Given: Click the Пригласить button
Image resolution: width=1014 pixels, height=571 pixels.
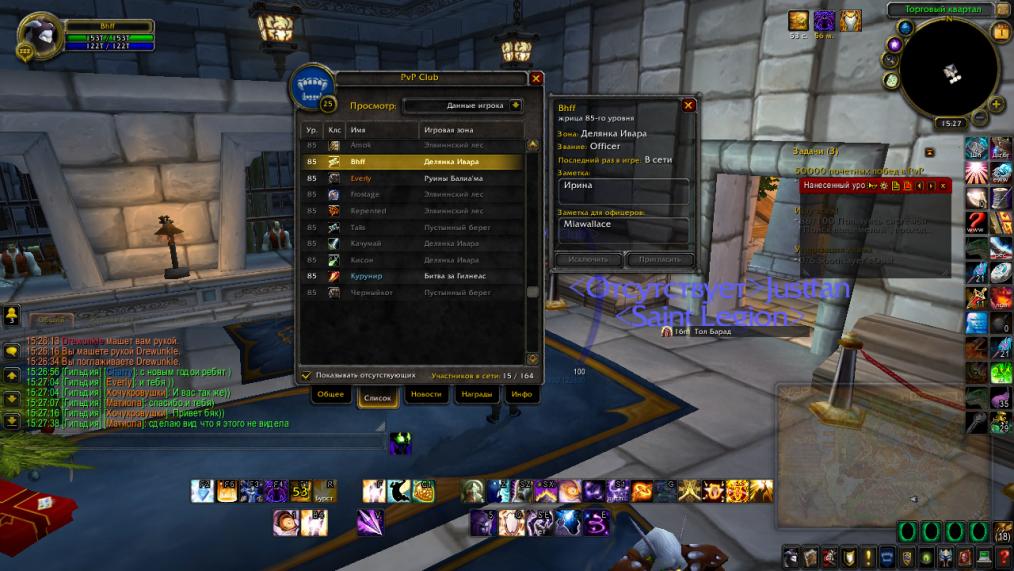Looking at the screenshot, I should coord(659,259).
